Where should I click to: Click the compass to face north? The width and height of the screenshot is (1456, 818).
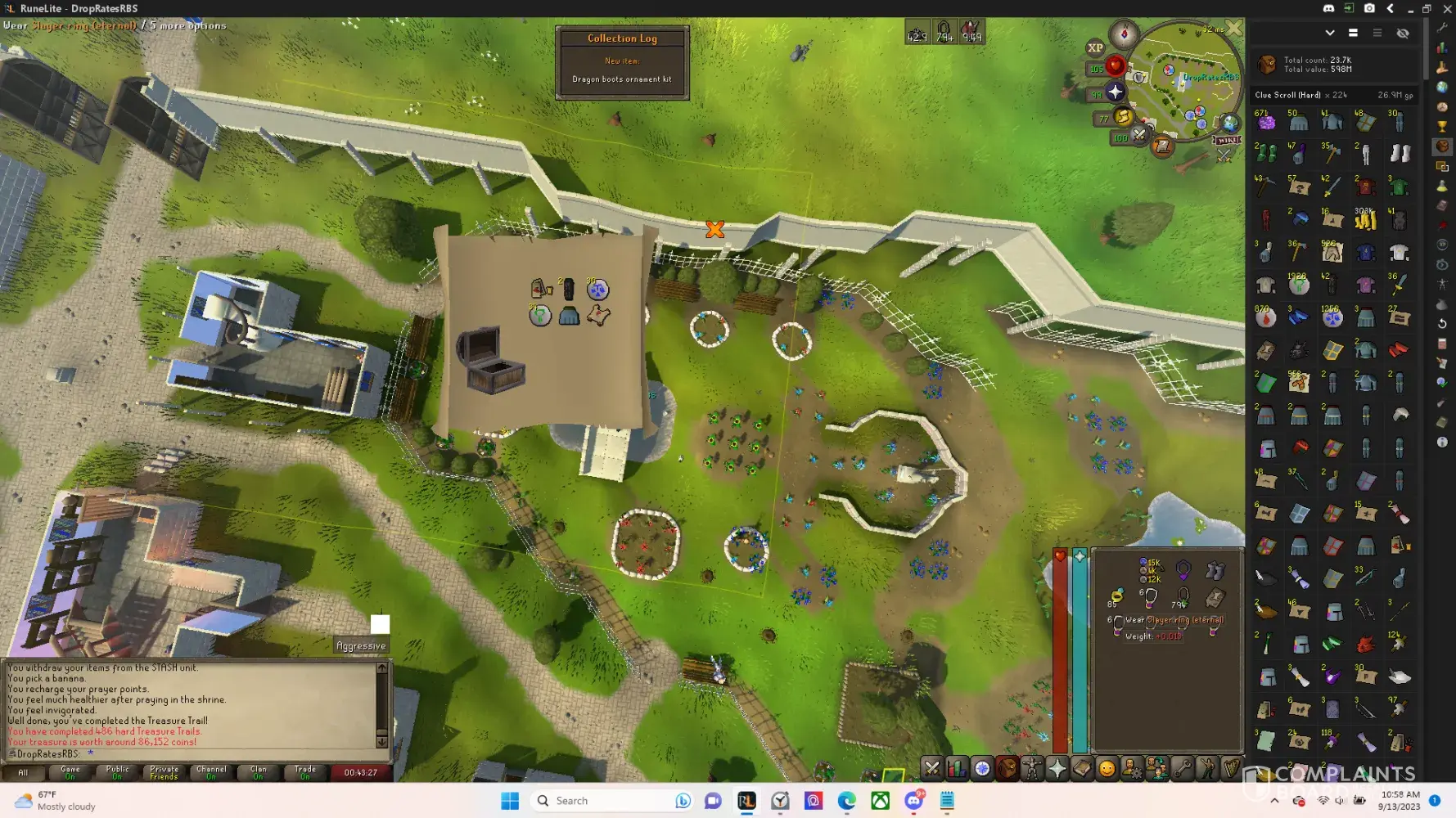pyautogui.click(x=1124, y=34)
